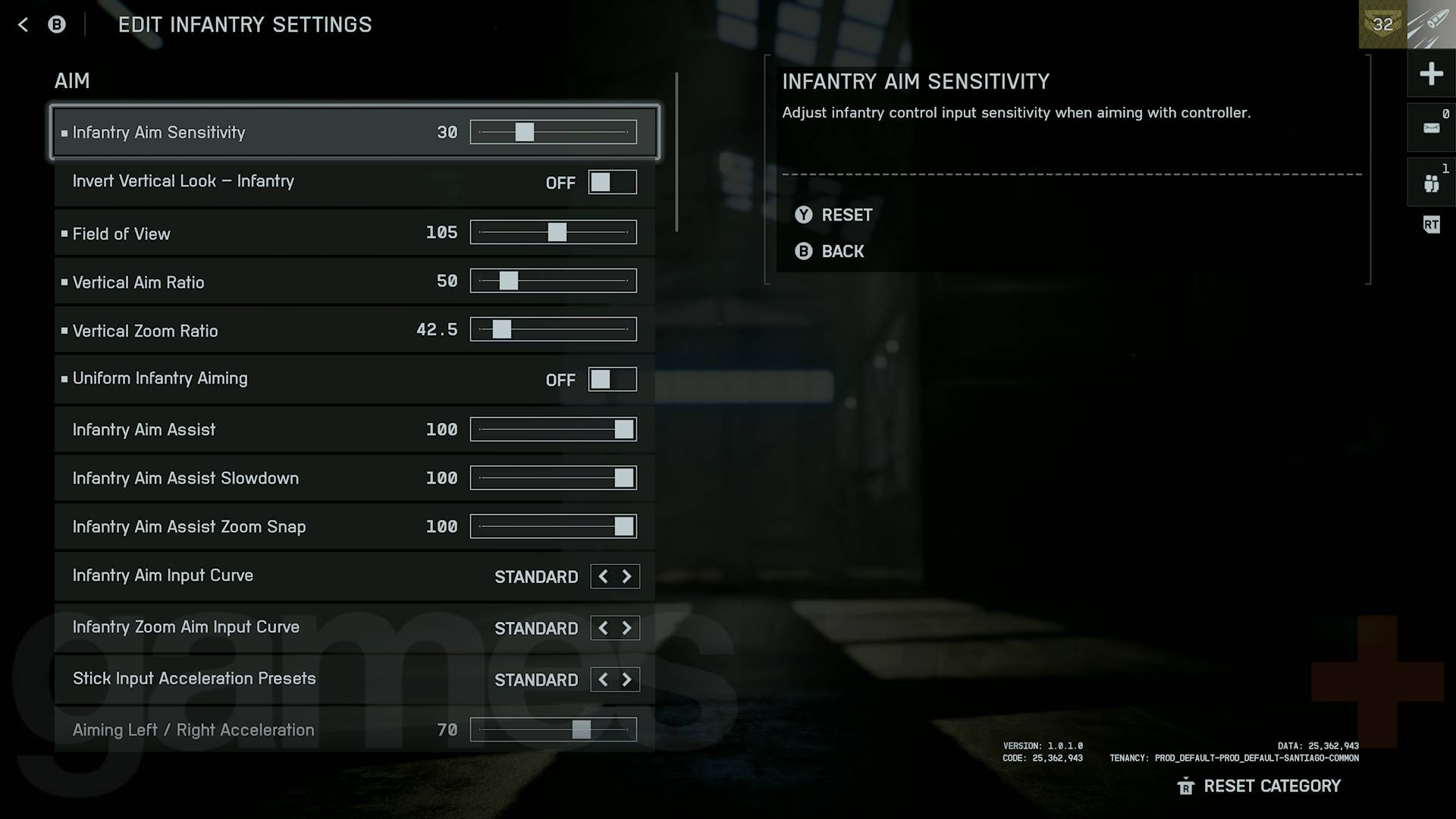Change the Infantry Aim Assist Slowdown slider
This screenshot has height=819, width=1456.
[623, 478]
